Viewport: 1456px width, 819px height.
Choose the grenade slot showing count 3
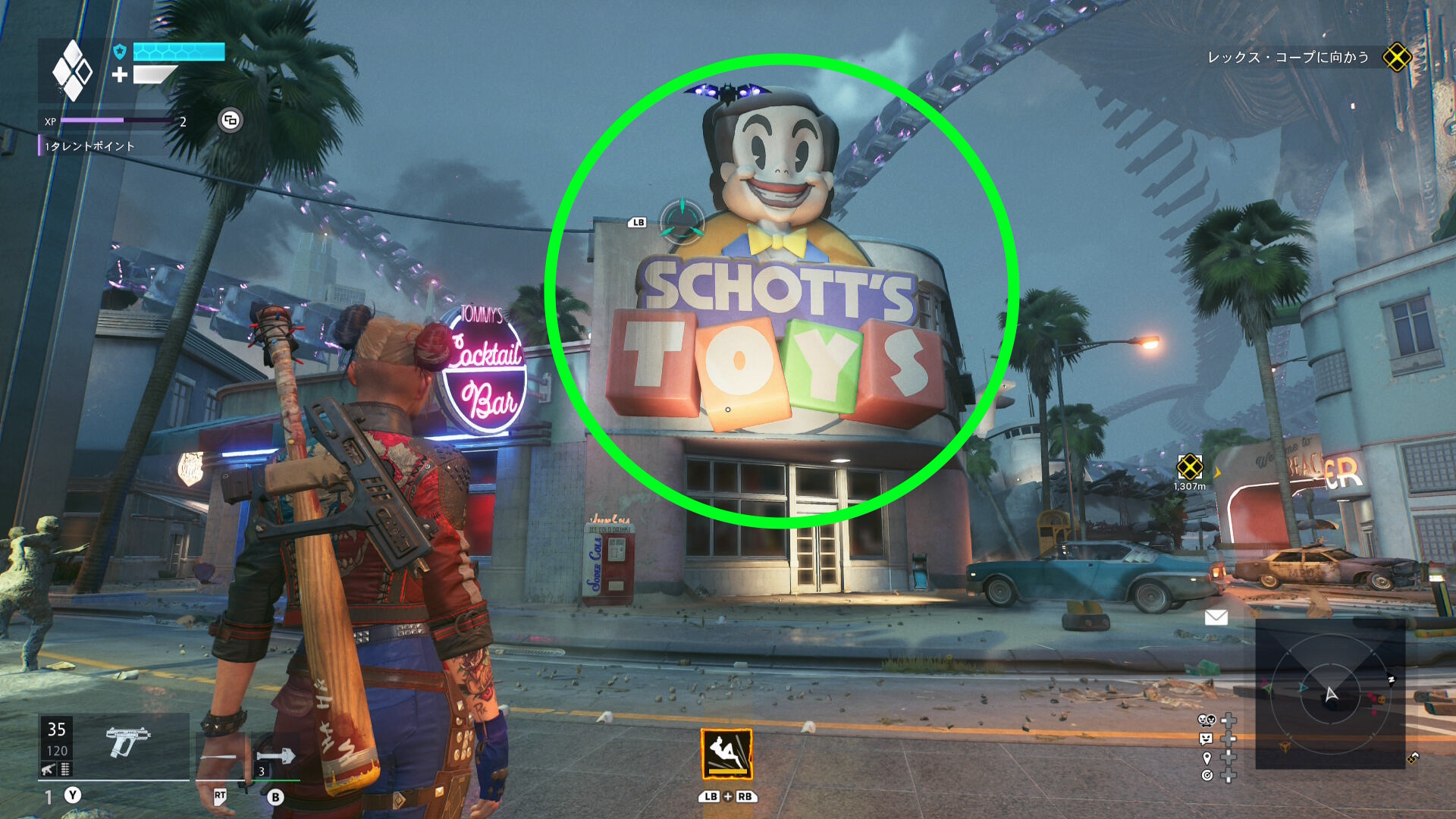point(275,757)
